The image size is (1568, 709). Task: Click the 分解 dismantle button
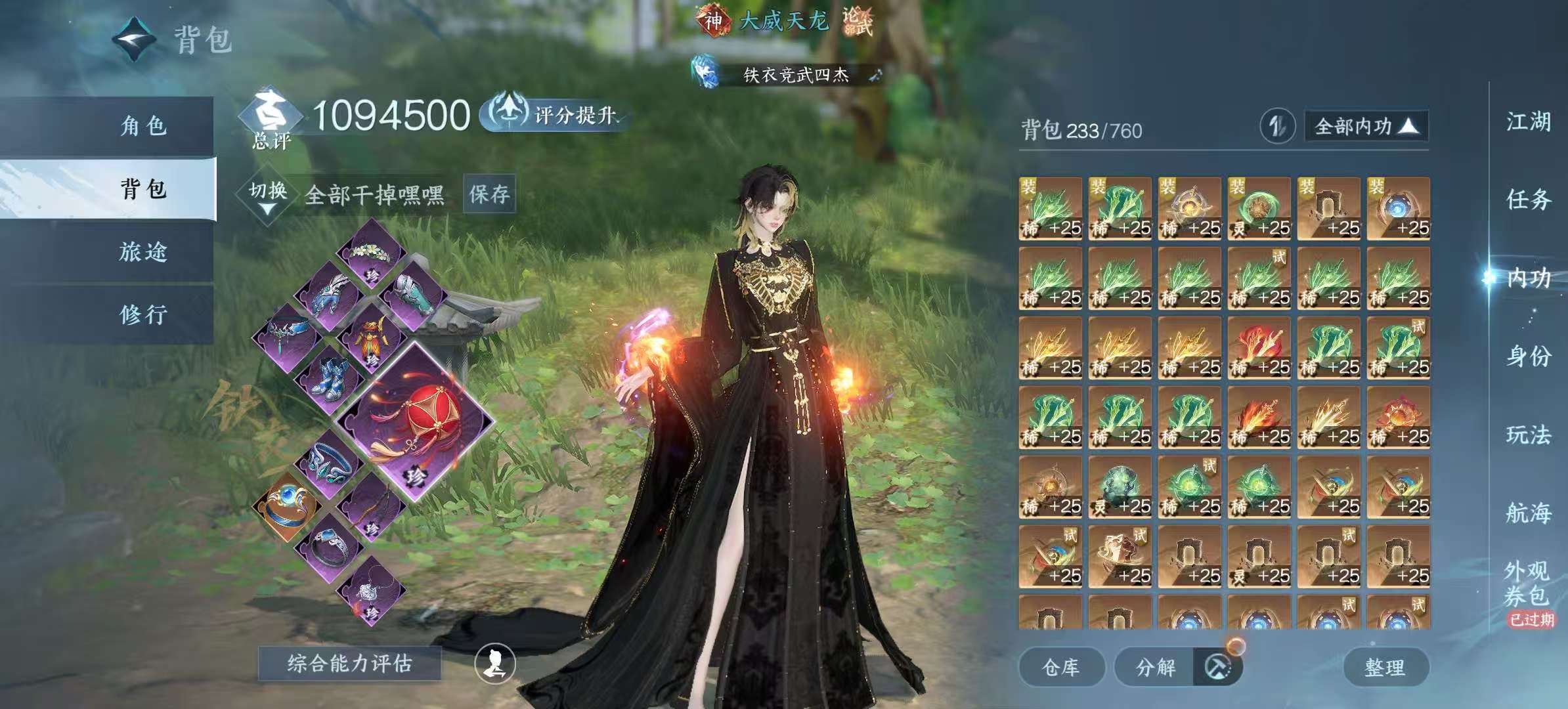1156,668
